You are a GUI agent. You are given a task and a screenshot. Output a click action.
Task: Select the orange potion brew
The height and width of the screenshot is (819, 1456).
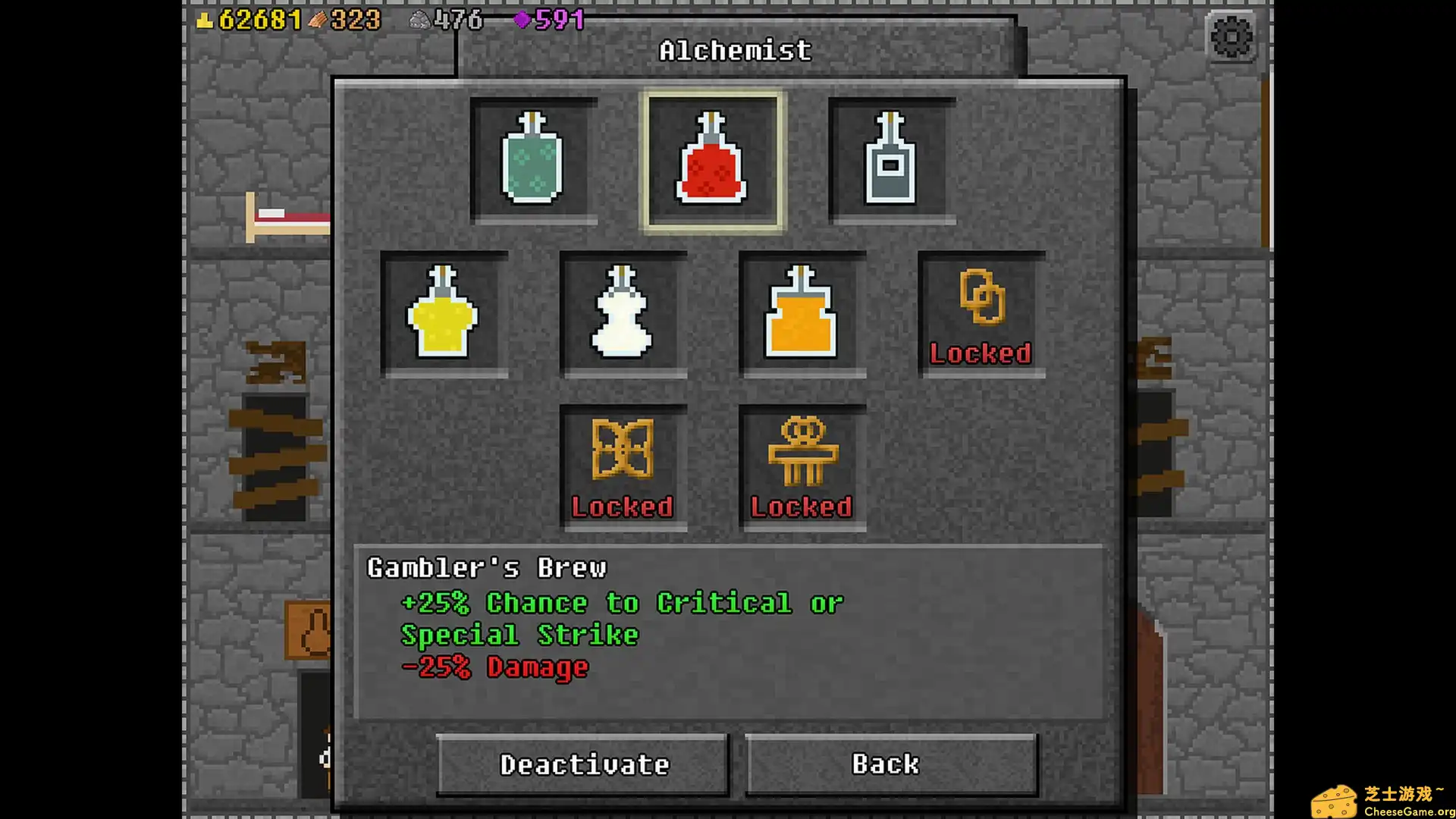[802, 314]
